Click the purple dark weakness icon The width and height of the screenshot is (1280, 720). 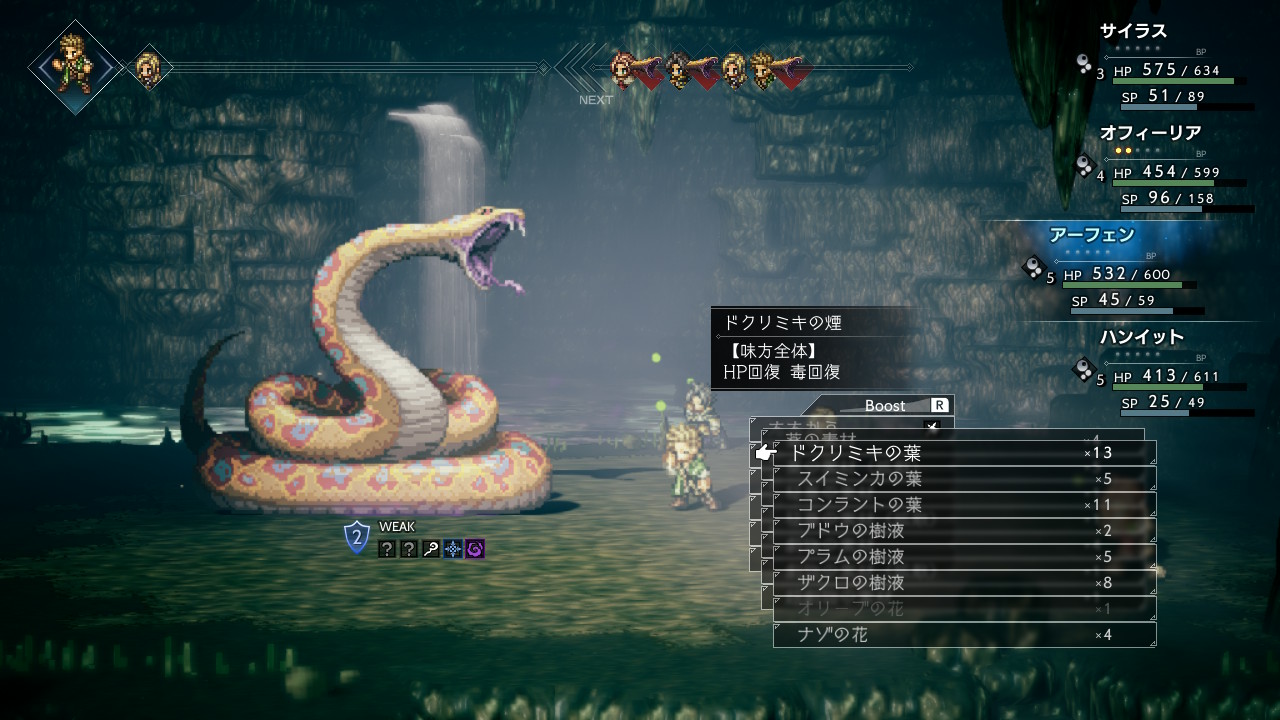pos(475,548)
